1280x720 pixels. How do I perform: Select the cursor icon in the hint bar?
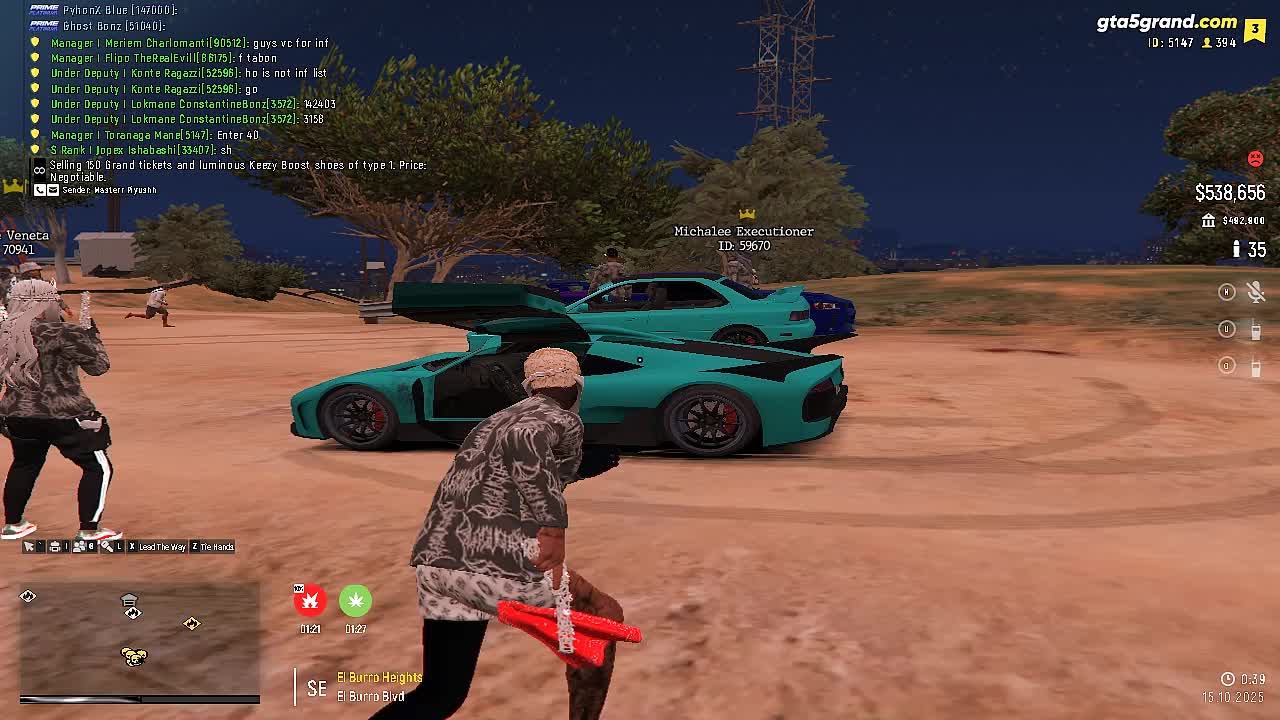click(29, 547)
